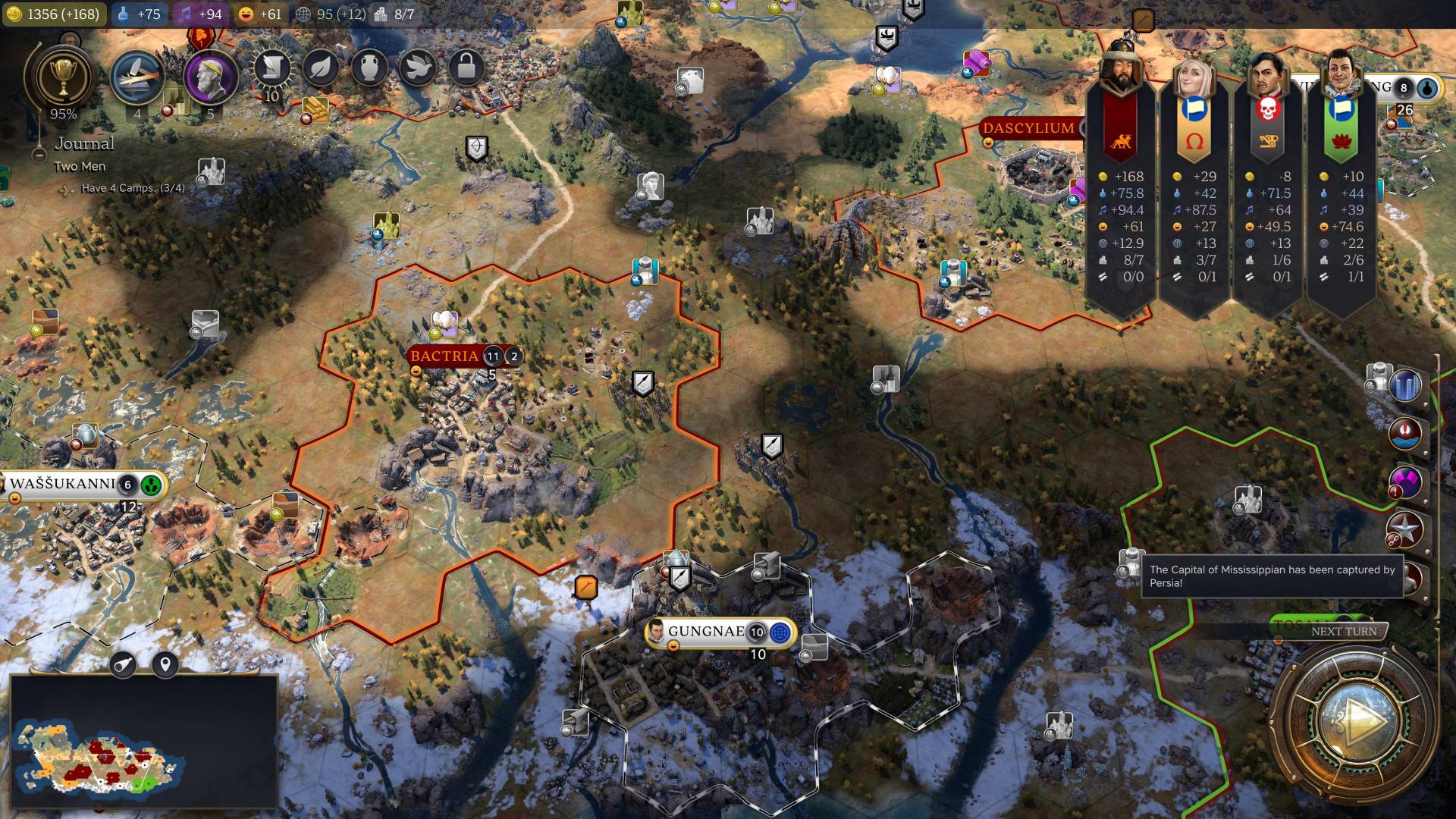The image size is (1456, 819).
Task: Select the Dascylium city banner
Action: pyautogui.click(x=1028, y=128)
